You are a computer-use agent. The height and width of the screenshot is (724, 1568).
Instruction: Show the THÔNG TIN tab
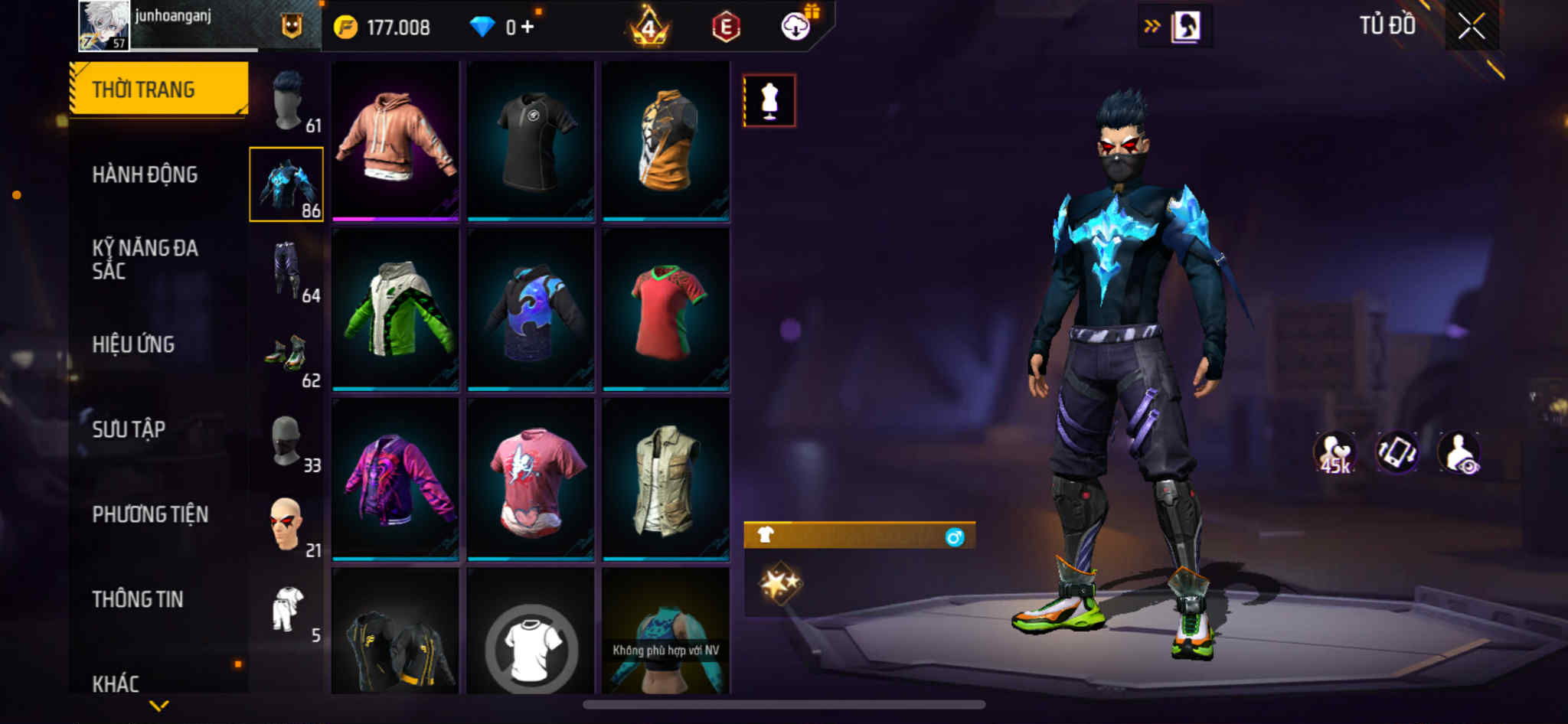(138, 599)
